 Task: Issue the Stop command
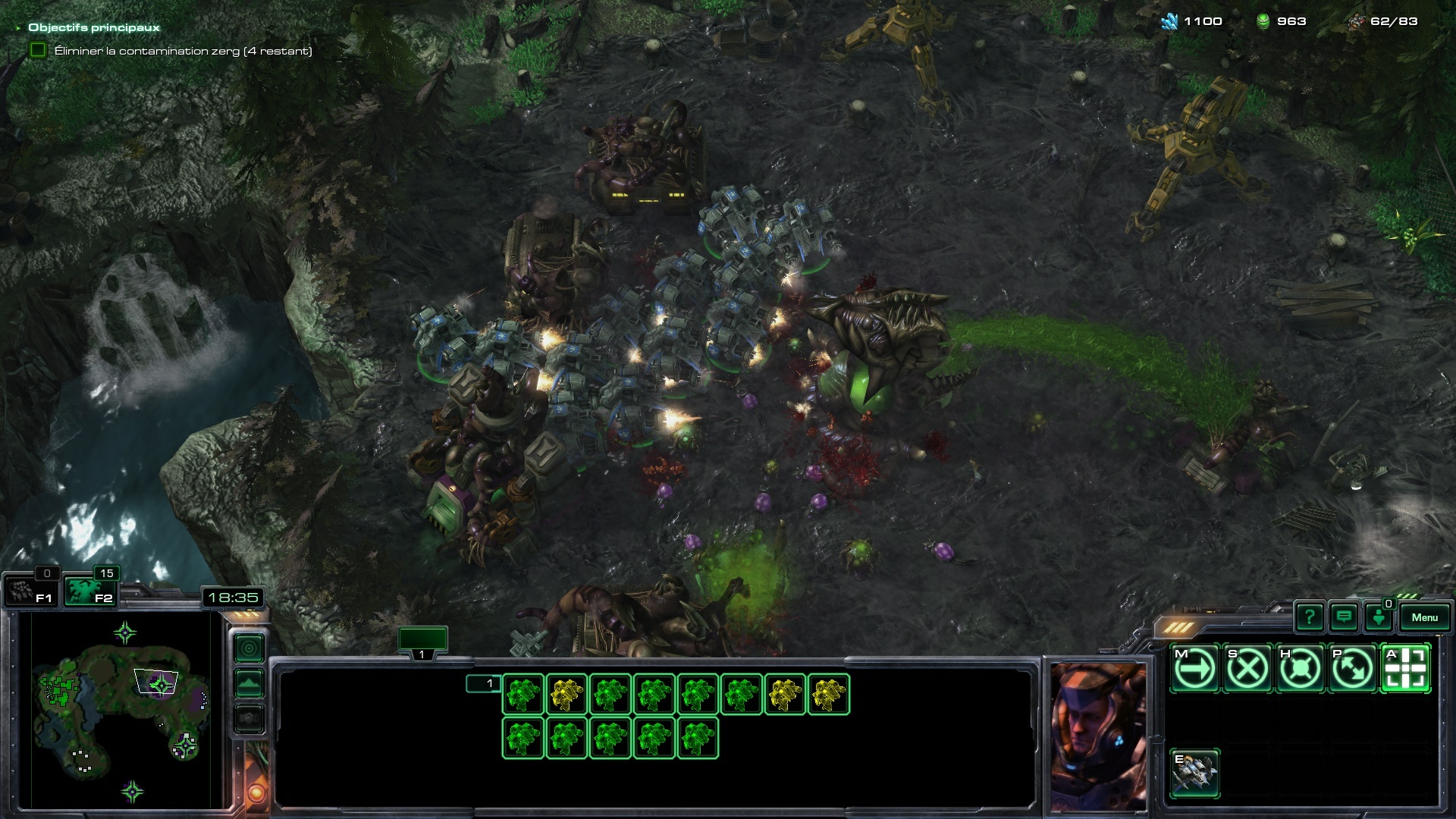tap(1247, 669)
